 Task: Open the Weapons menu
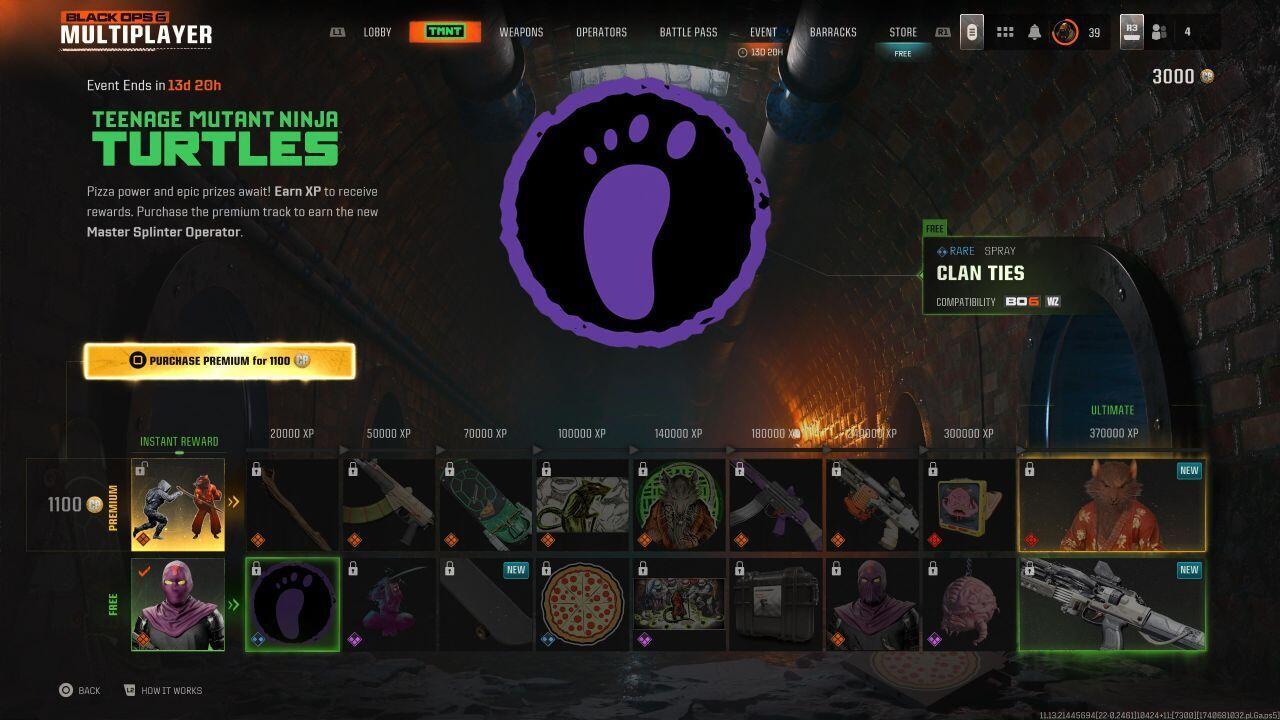(x=521, y=31)
